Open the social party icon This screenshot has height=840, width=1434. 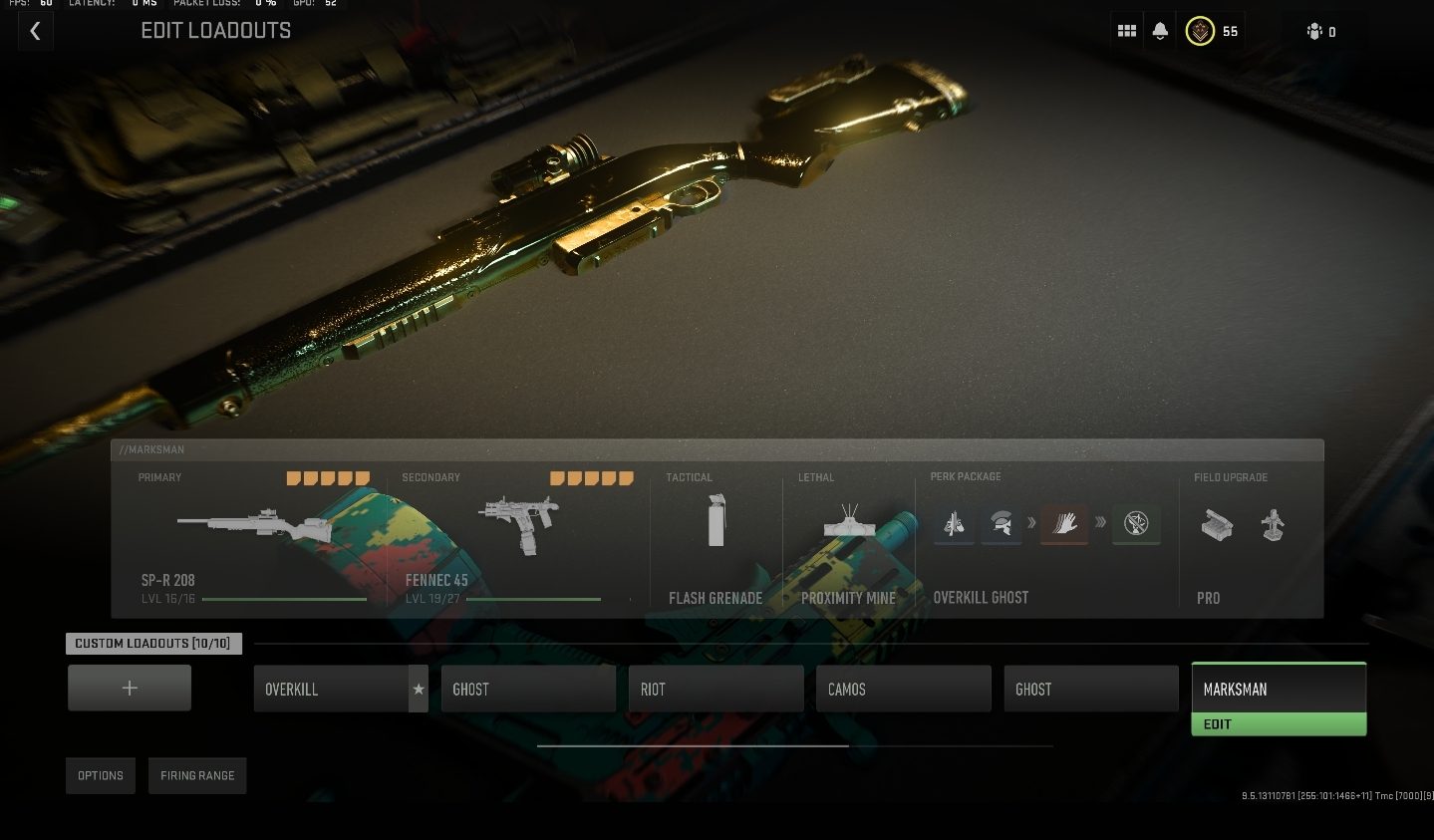coord(1320,32)
